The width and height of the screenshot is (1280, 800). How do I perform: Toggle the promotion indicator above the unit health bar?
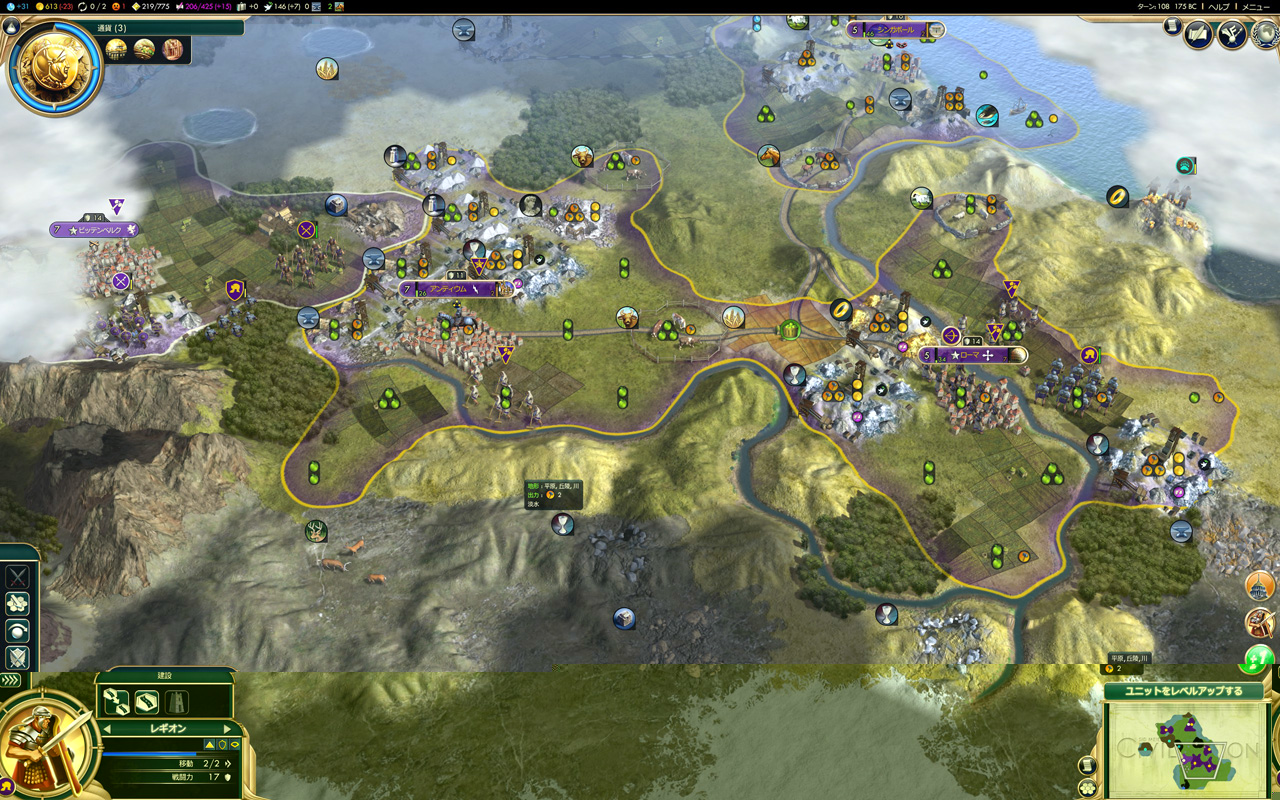pos(208,744)
